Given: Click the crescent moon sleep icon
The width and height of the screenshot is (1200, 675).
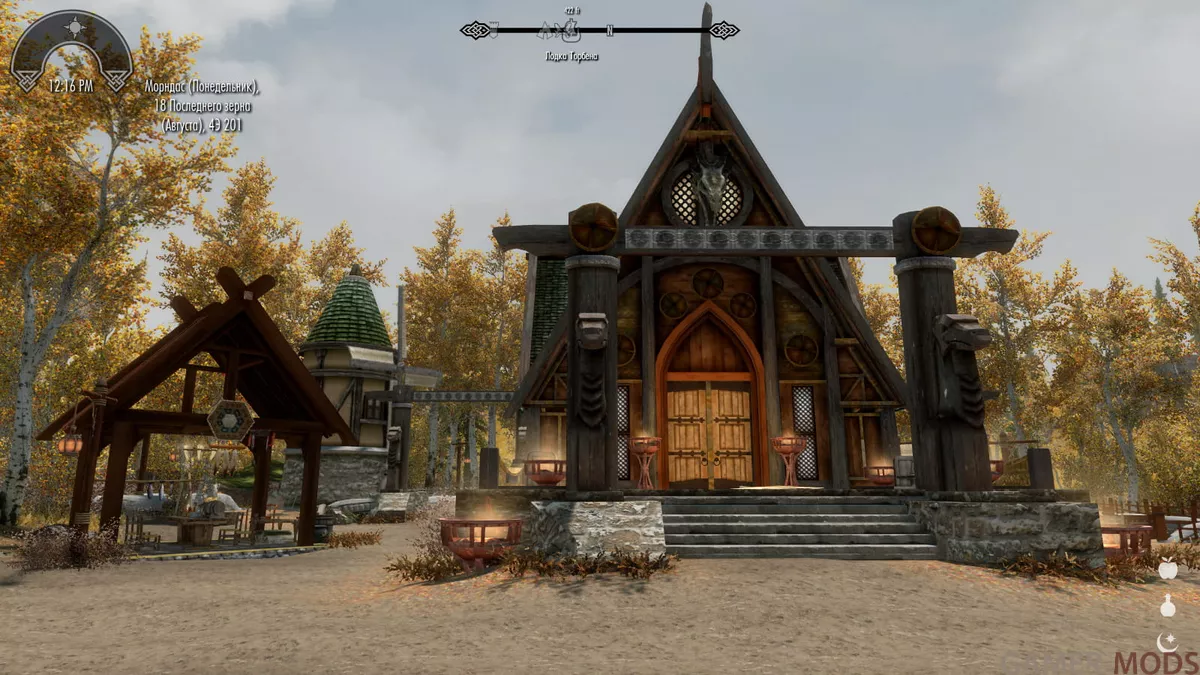Looking at the screenshot, I should pyautogui.click(x=1167, y=642).
